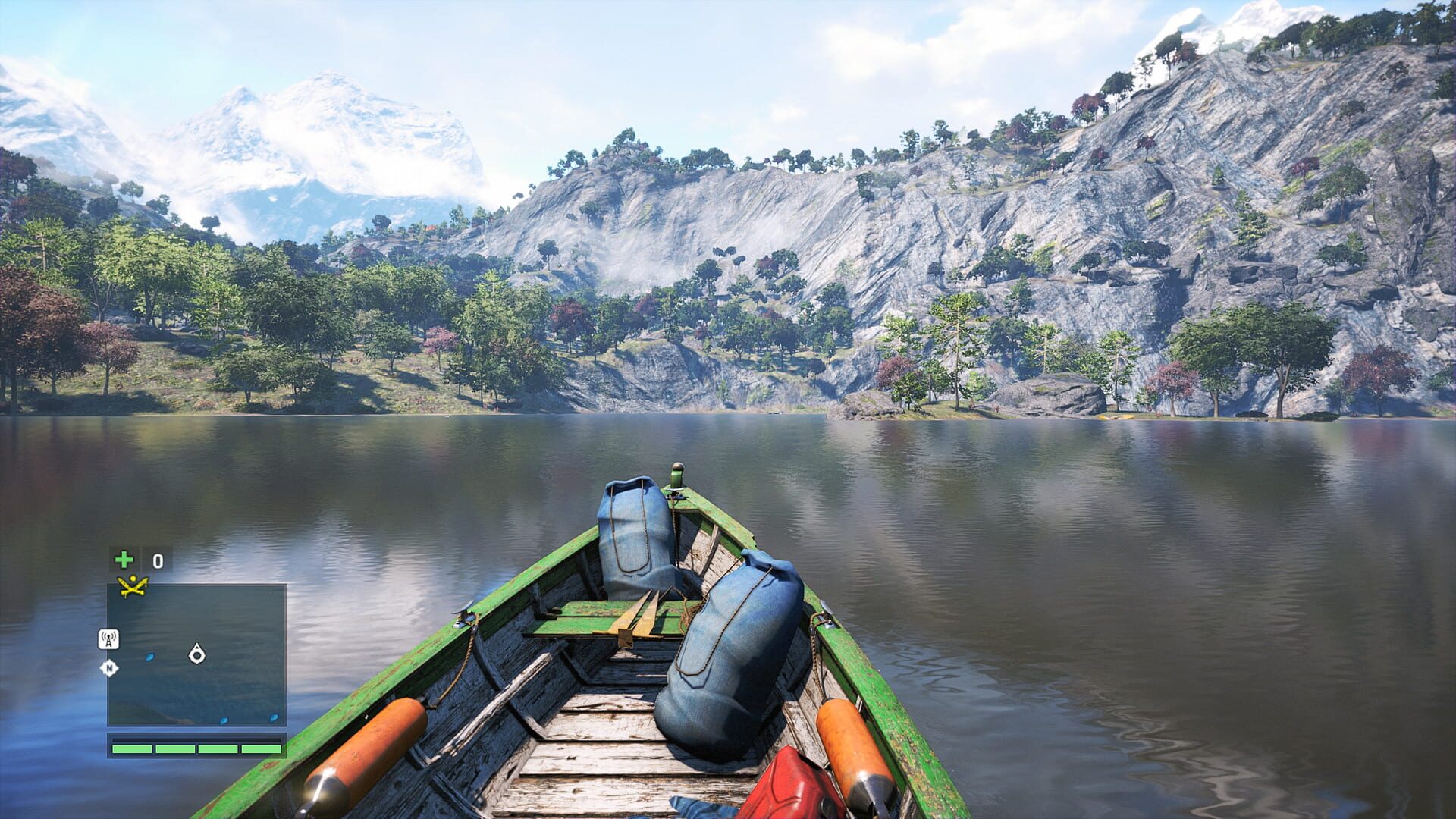Image resolution: width=1456 pixels, height=819 pixels.
Task: Expand the syringe counter display
Action: [140, 561]
